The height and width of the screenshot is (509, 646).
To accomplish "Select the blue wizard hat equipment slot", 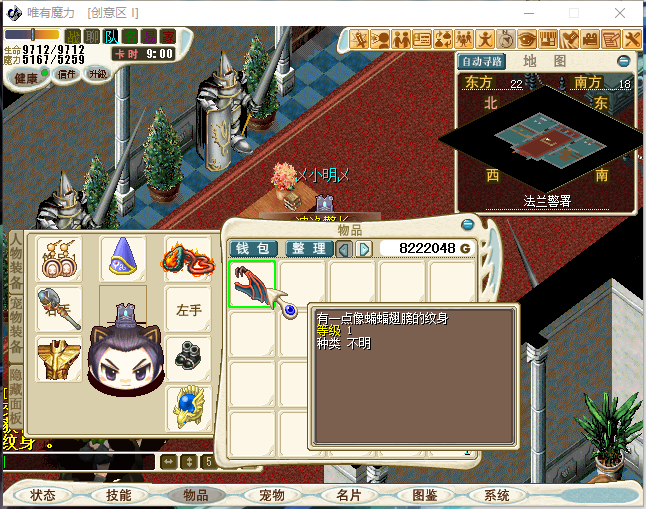I will coord(124,260).
